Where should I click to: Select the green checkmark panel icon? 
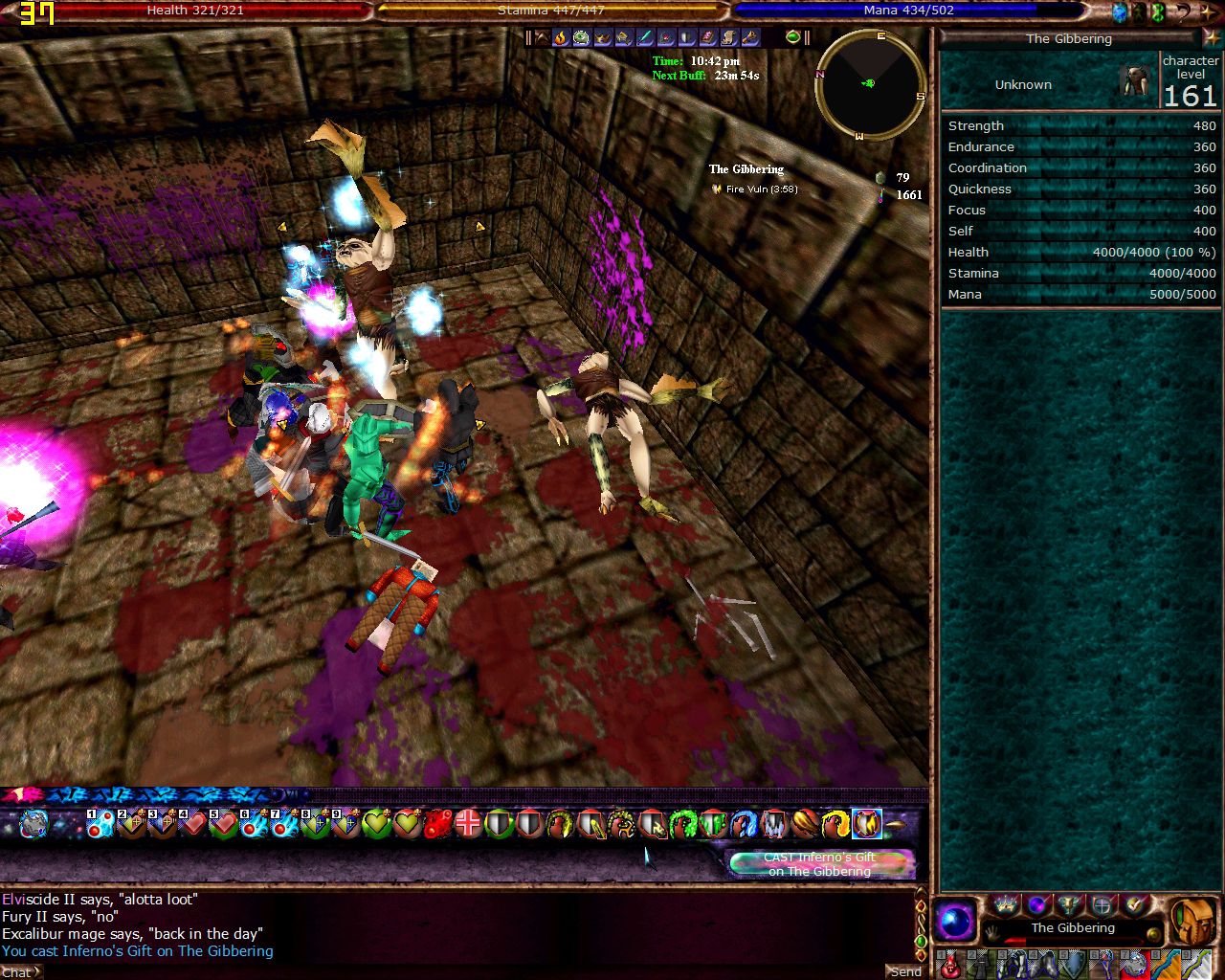point(1135,903)
